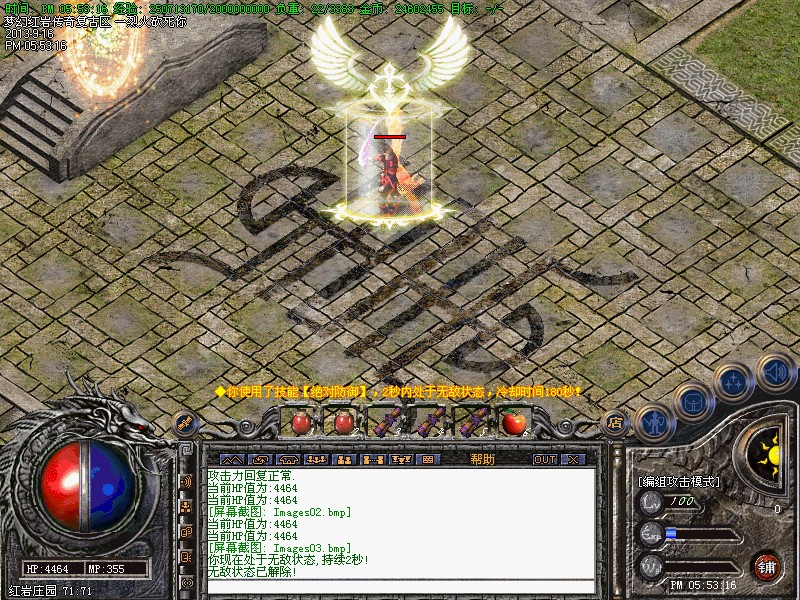Click the two-figures icon on chat toolbar

[x=343, y=459]
